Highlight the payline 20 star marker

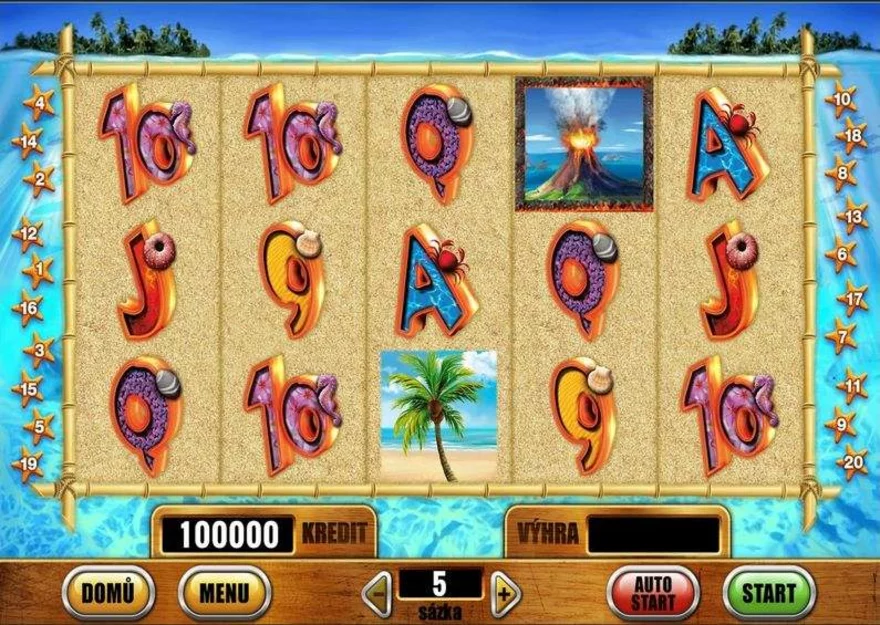pos(851,461)
